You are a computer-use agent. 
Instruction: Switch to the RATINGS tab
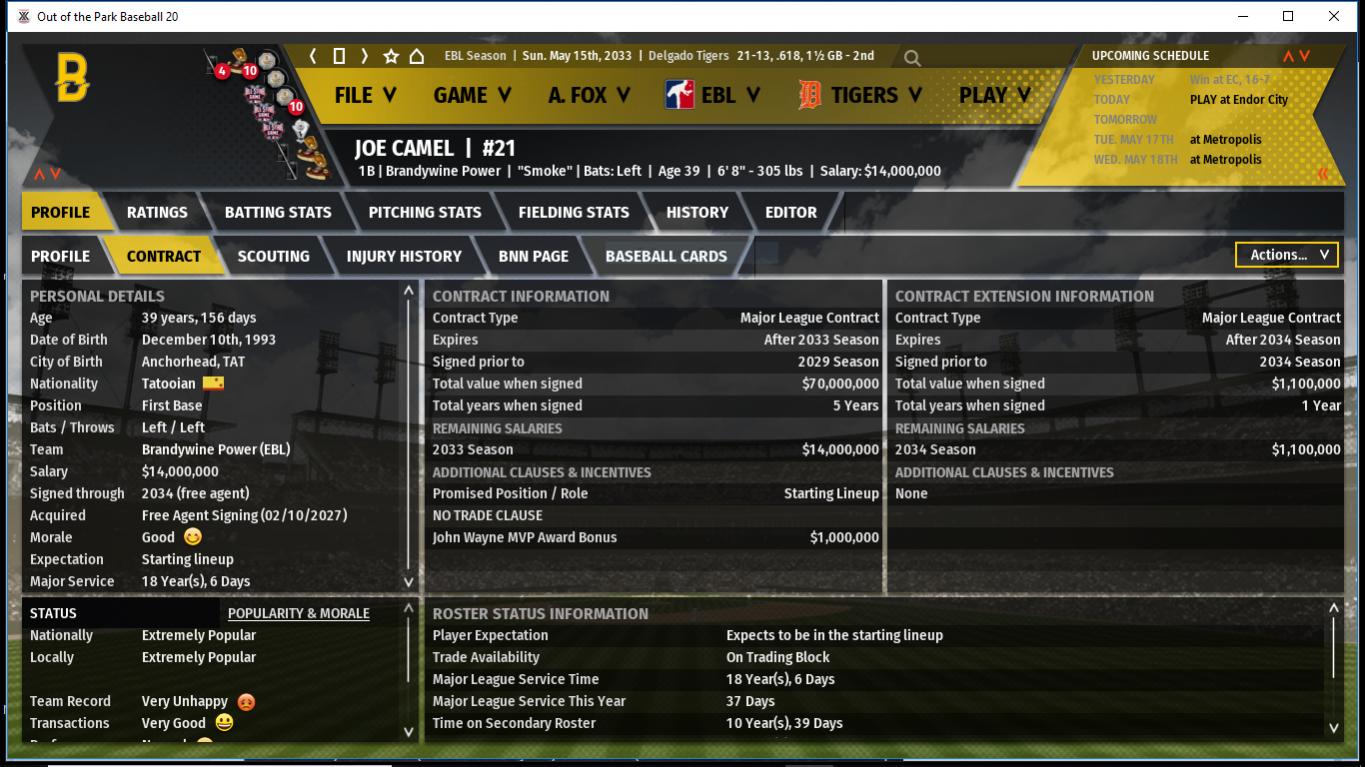(x=157, y=212)
